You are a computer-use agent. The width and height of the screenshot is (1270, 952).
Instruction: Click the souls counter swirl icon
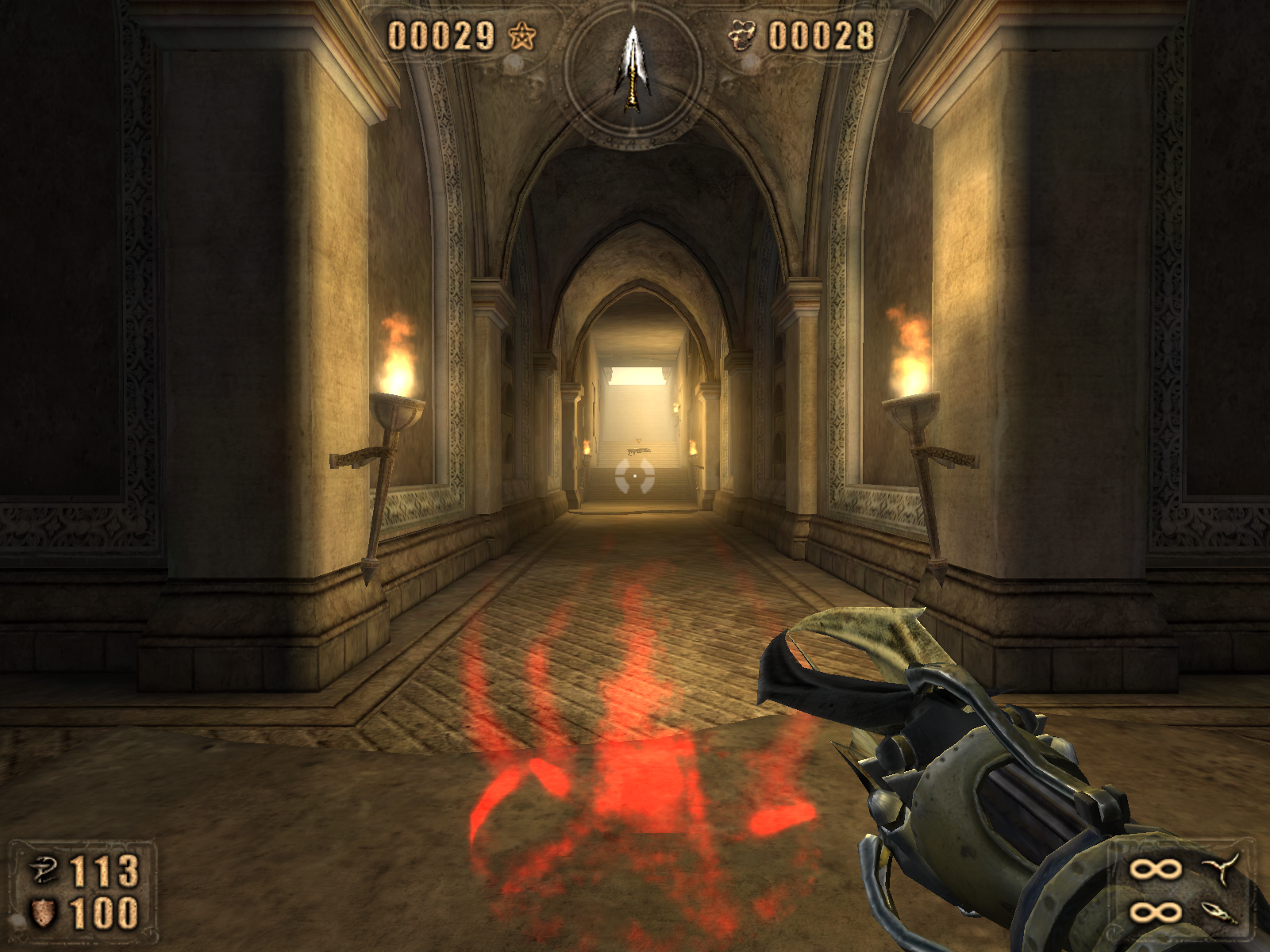click(x=742, y=36)
